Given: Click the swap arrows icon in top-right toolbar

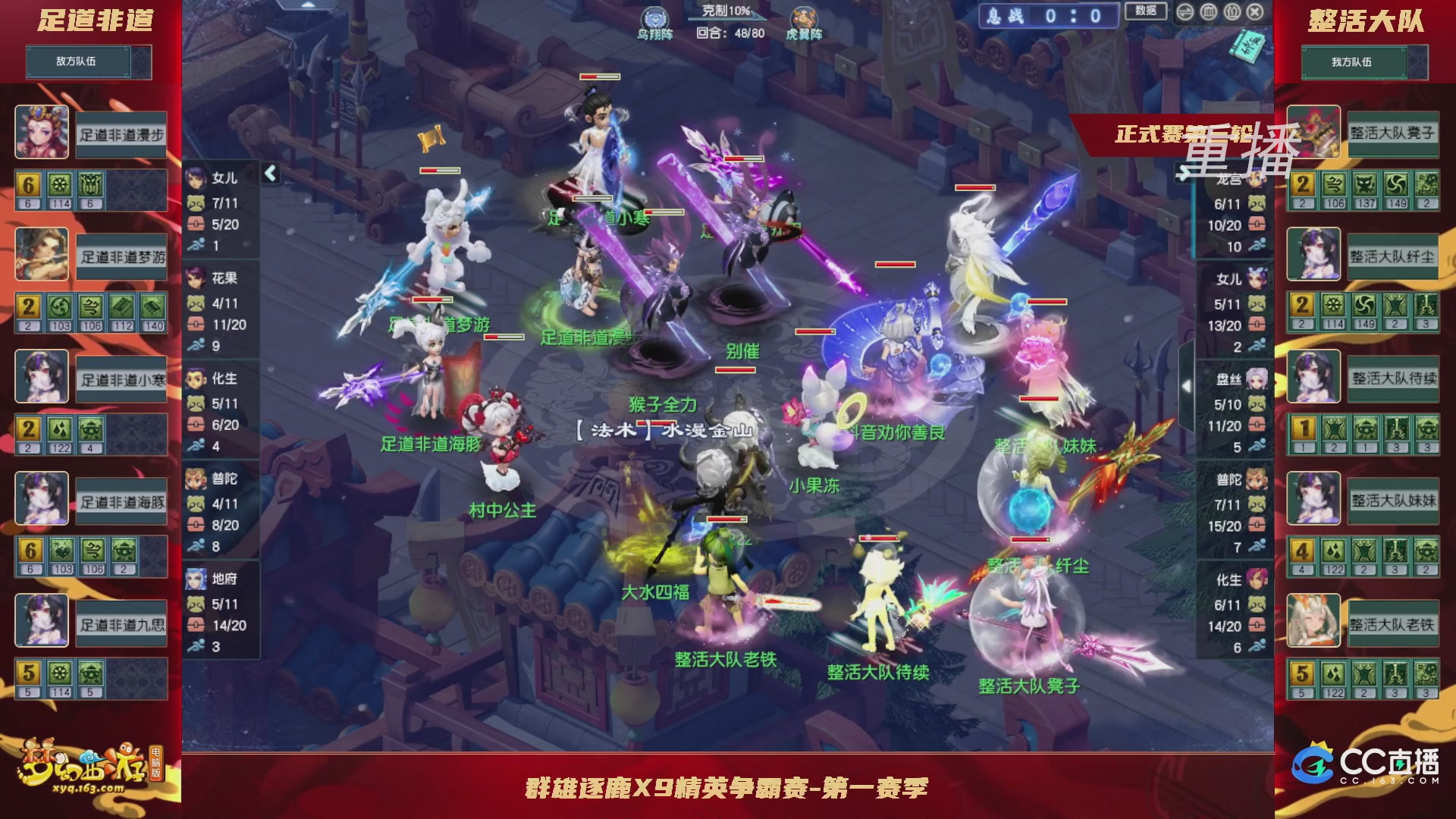Looking at the screenshot, I should click(1185, 11).
